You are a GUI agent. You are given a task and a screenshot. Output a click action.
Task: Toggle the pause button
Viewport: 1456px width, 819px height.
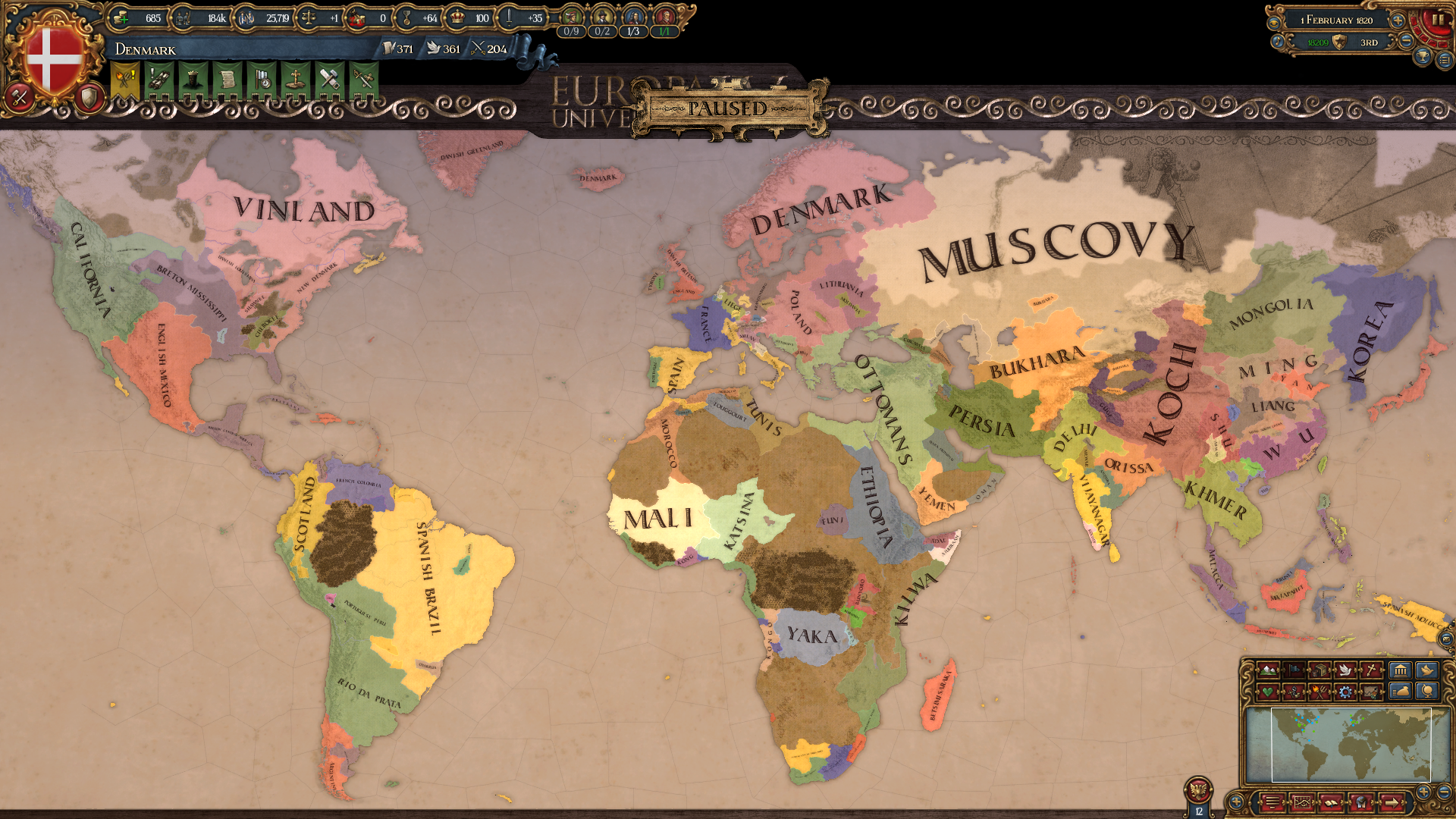pyautogui.click(x=1437, y=20)
